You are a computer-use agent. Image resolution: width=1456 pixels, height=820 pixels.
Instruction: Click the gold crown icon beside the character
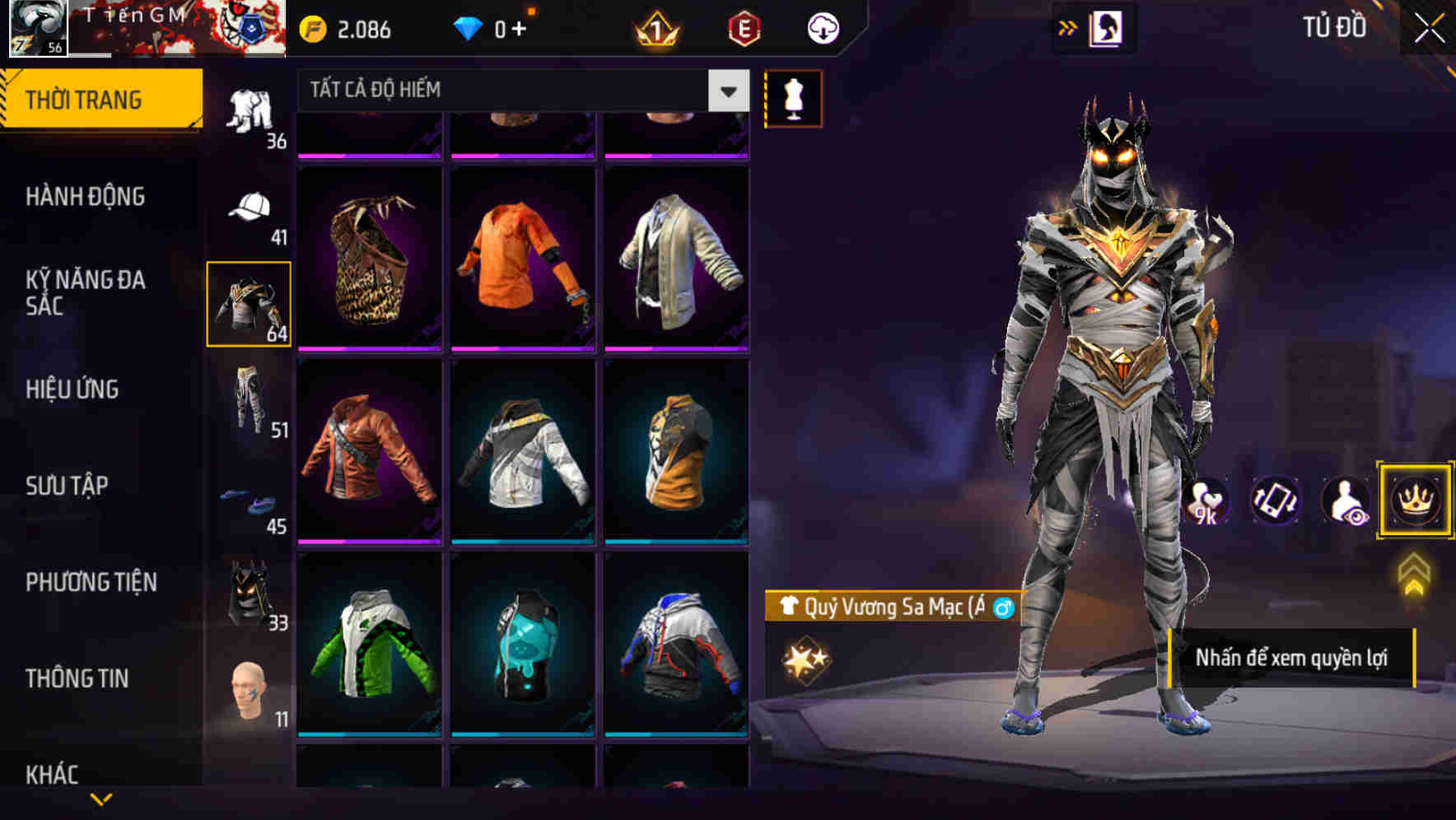[1414, 501]
